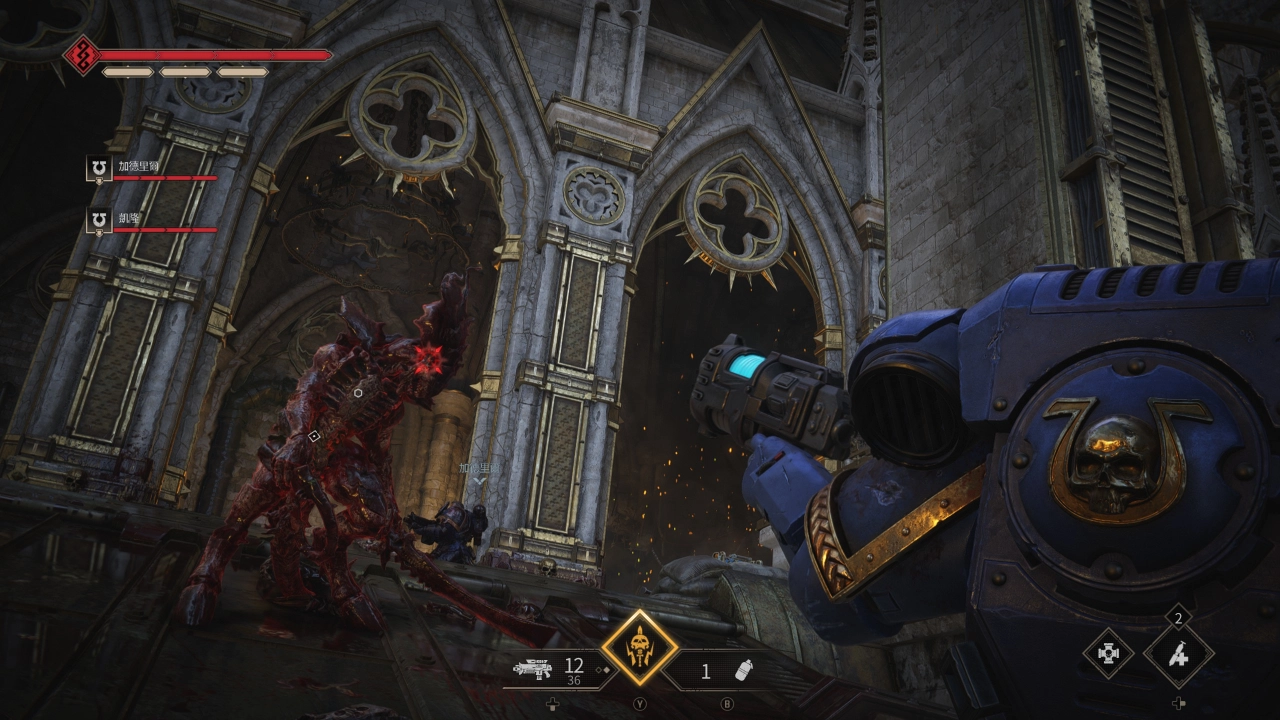This screenshot has width=1280, height=720.
Task: Select the skull cross relic icon
Action: 1108,654
